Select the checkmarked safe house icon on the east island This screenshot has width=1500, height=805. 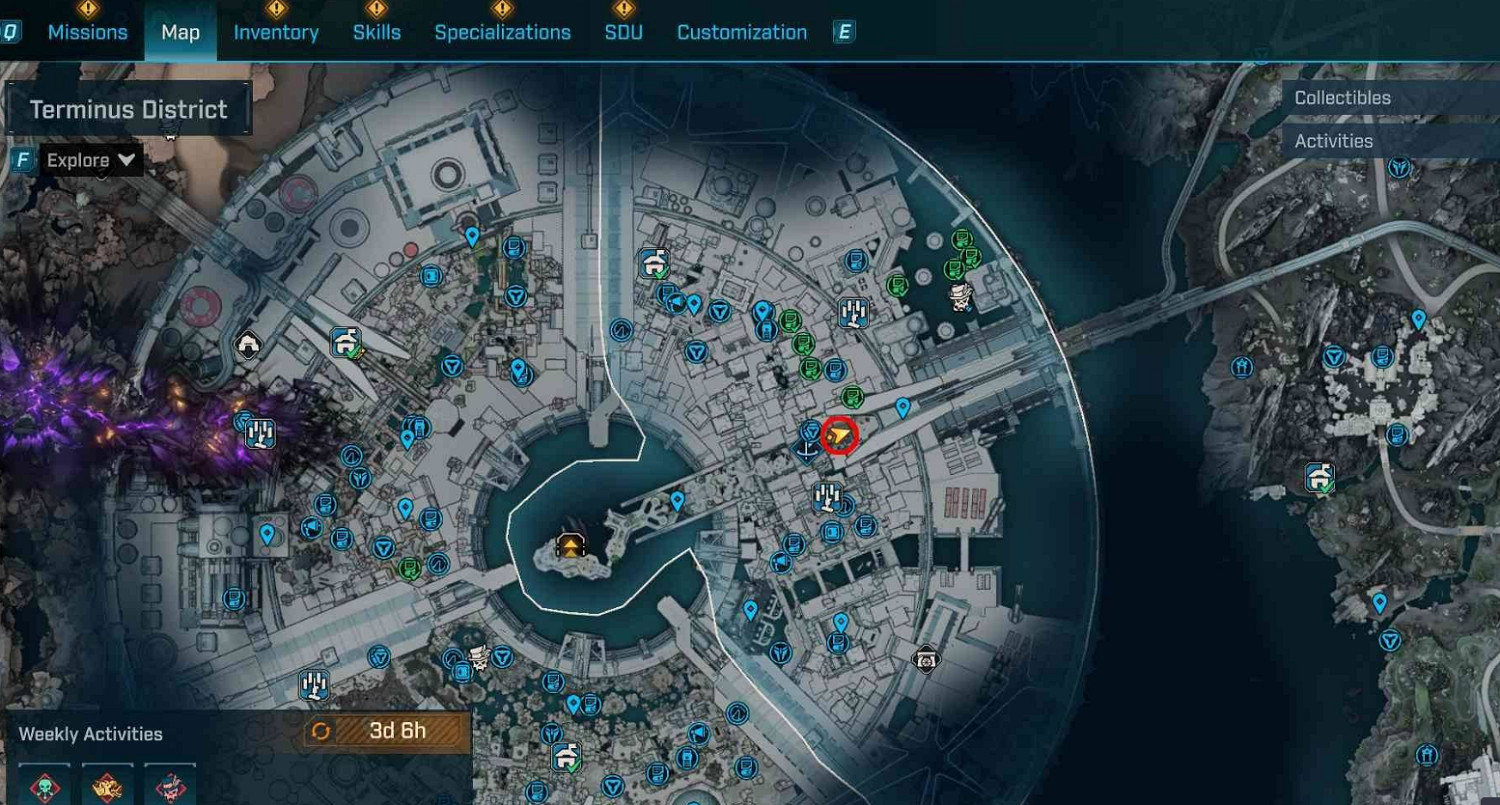pyautogui.click(x=1318, y=475)
